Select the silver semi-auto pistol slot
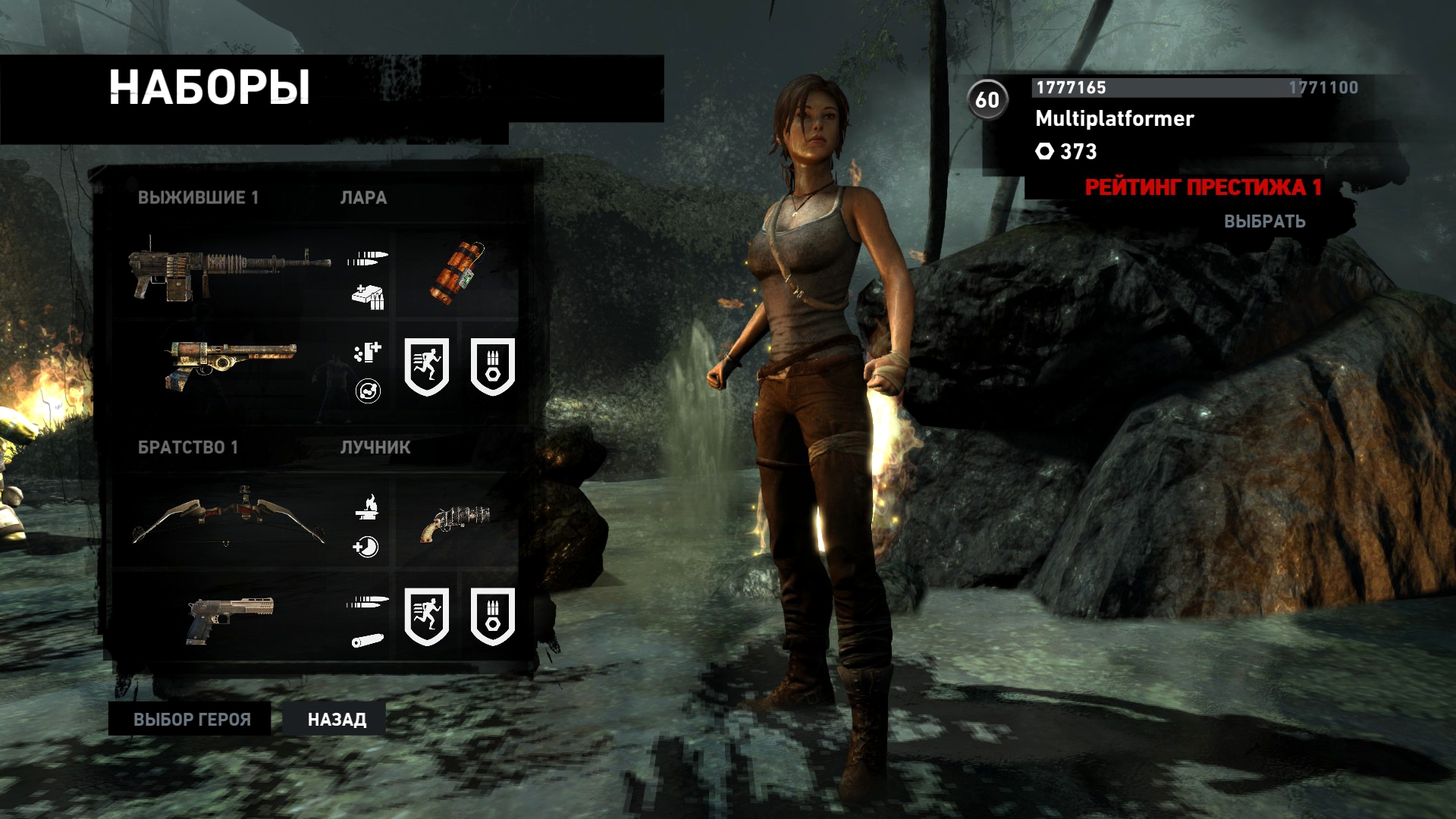The width and height of the screenshot is (1456, 819). (x=230, y=617)
